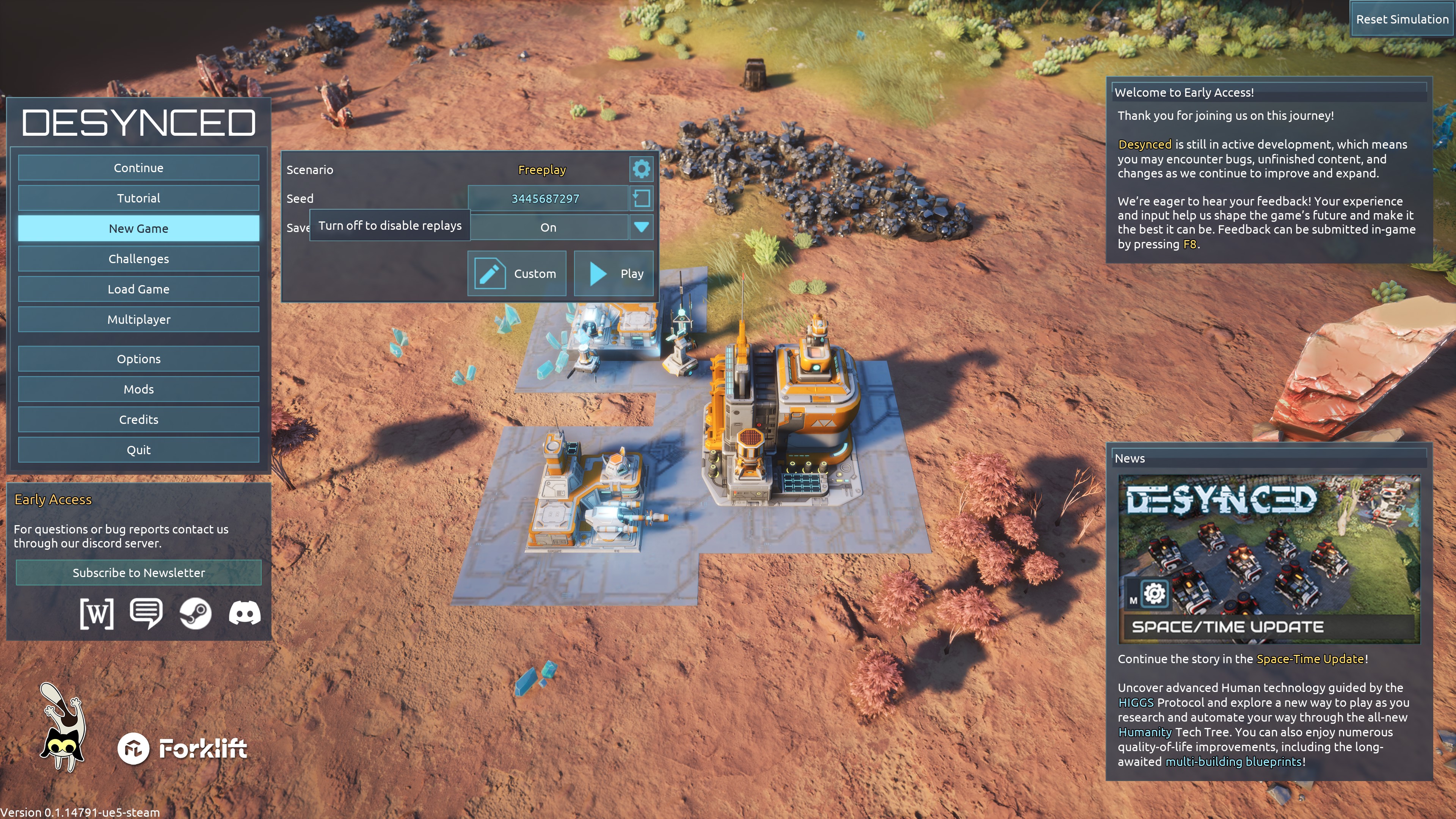Screen dimensions: 1456x819
Task: Reset the background simulation
Action: point(1402,19)
